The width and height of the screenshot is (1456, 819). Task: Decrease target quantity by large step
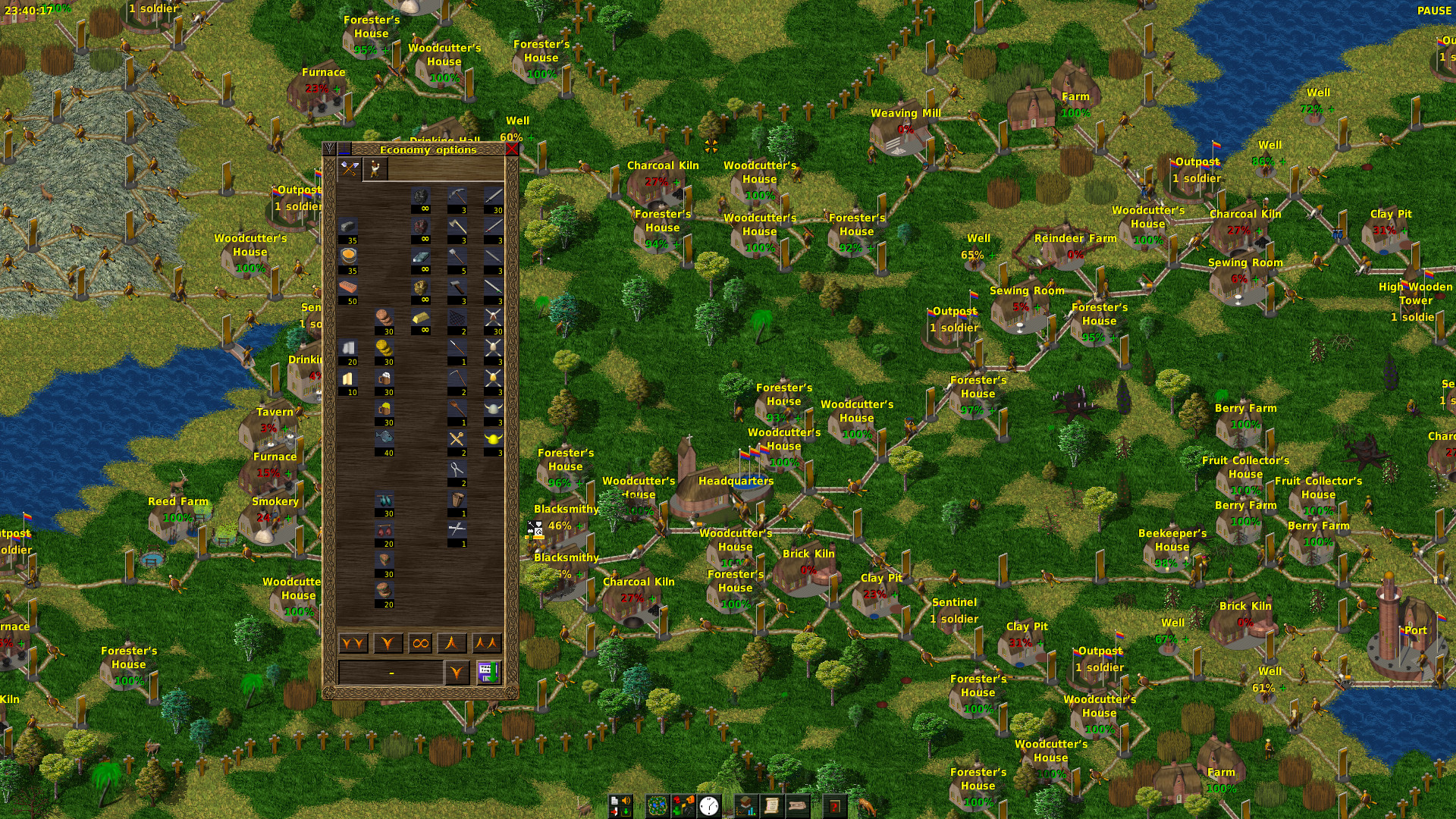pos(353,644)
